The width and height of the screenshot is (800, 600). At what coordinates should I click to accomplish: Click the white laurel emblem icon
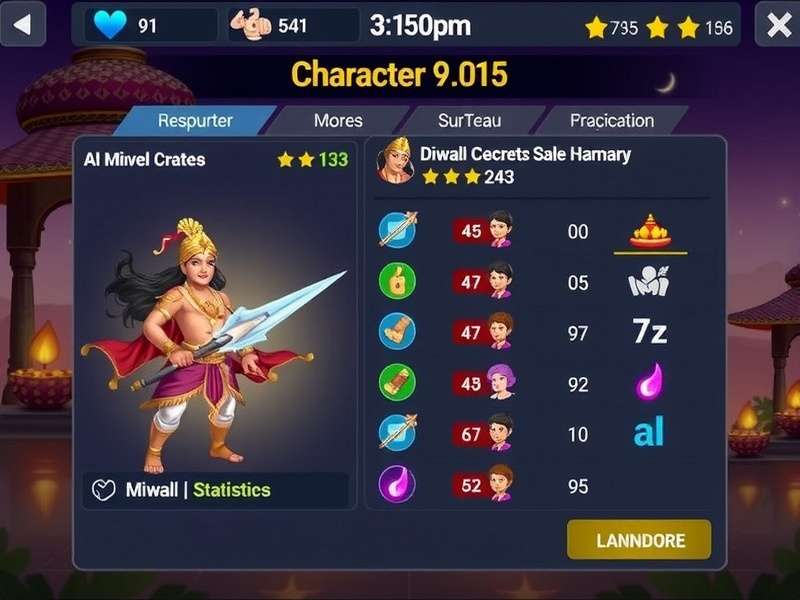[648, 282]
